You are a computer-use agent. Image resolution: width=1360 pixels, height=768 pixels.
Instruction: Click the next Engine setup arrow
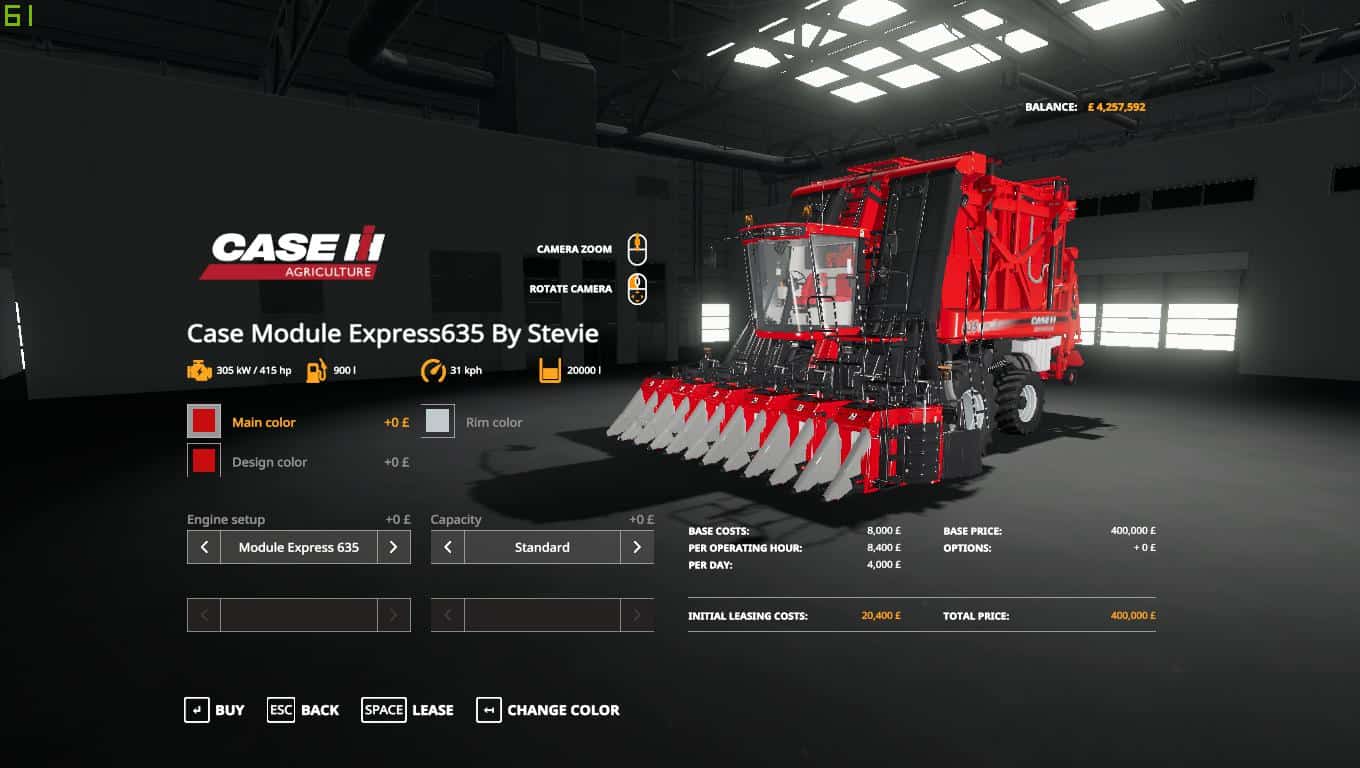tap(395, 547)
